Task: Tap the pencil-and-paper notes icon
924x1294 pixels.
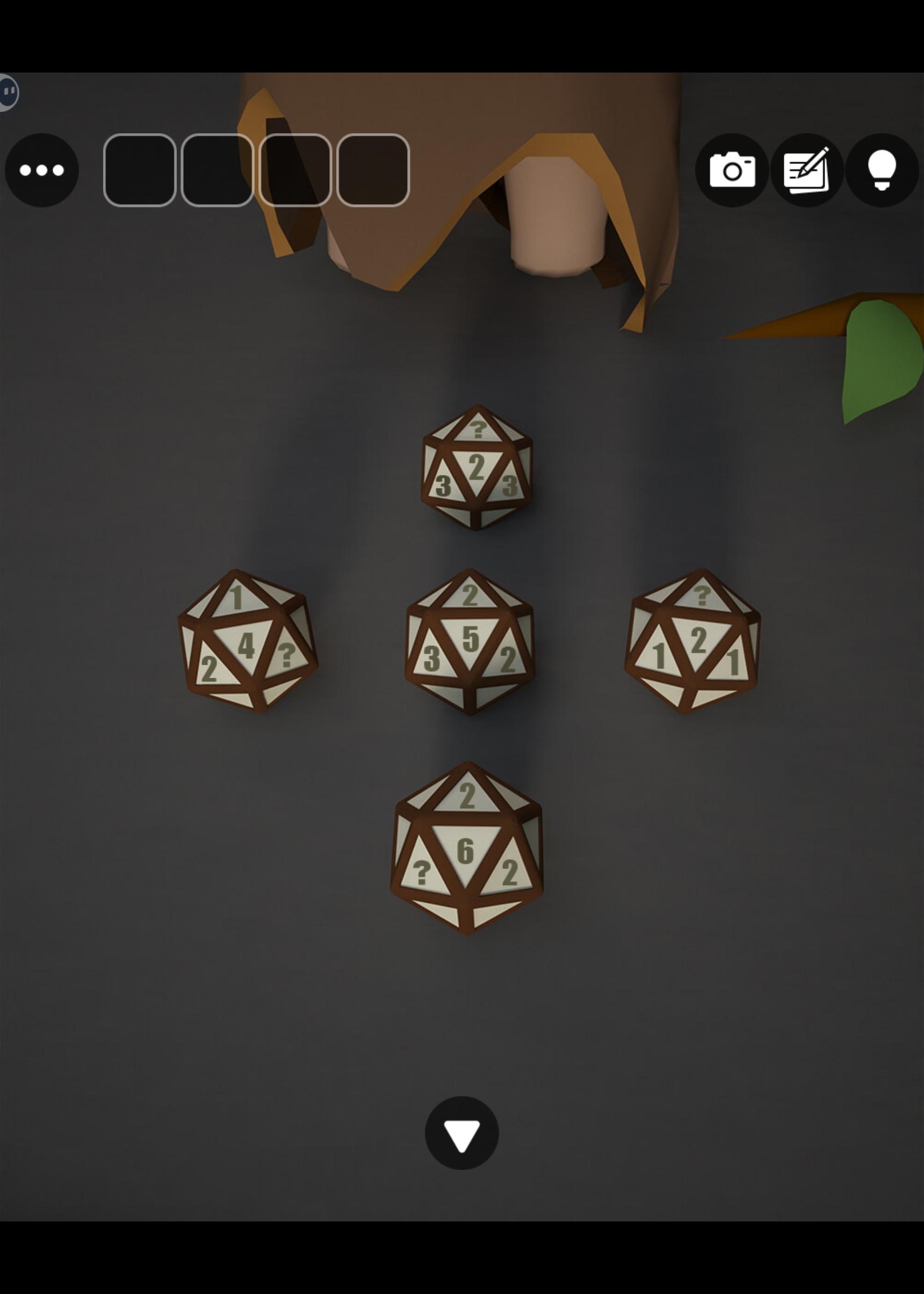Action: pyautogui.click(x=807, y=171)
